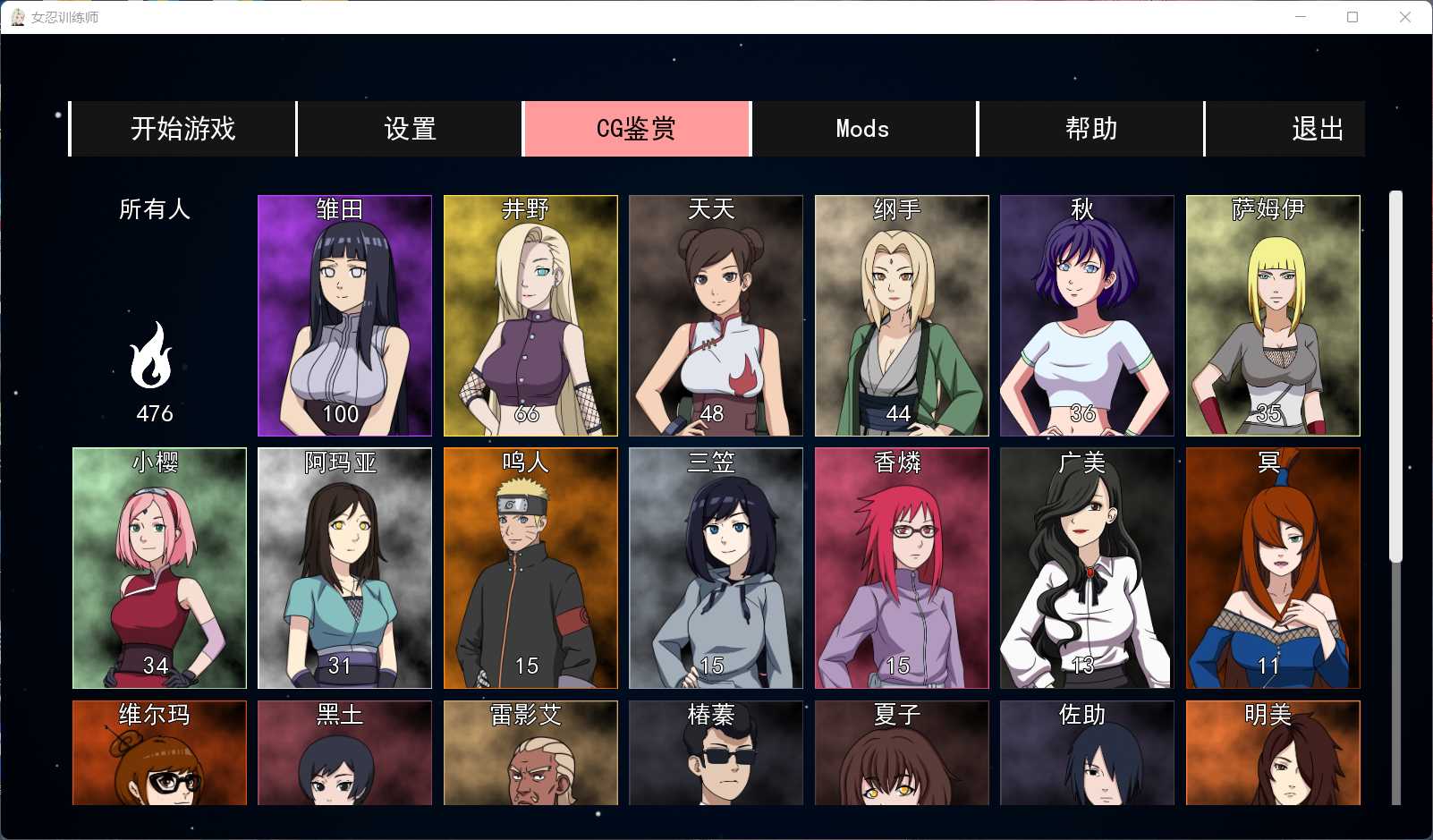The height and width of the screenshot is (840, 1433).
Task: Select 井野's character portrait
Action: coord(530,315)
